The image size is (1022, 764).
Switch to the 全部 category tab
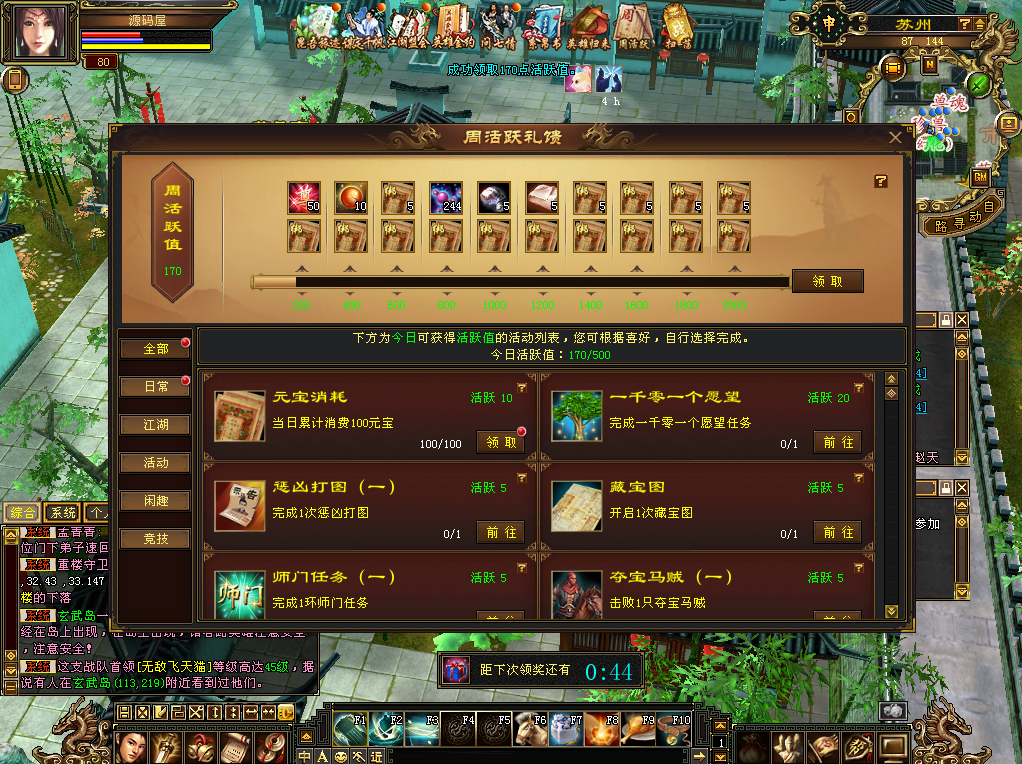[155, 349]
